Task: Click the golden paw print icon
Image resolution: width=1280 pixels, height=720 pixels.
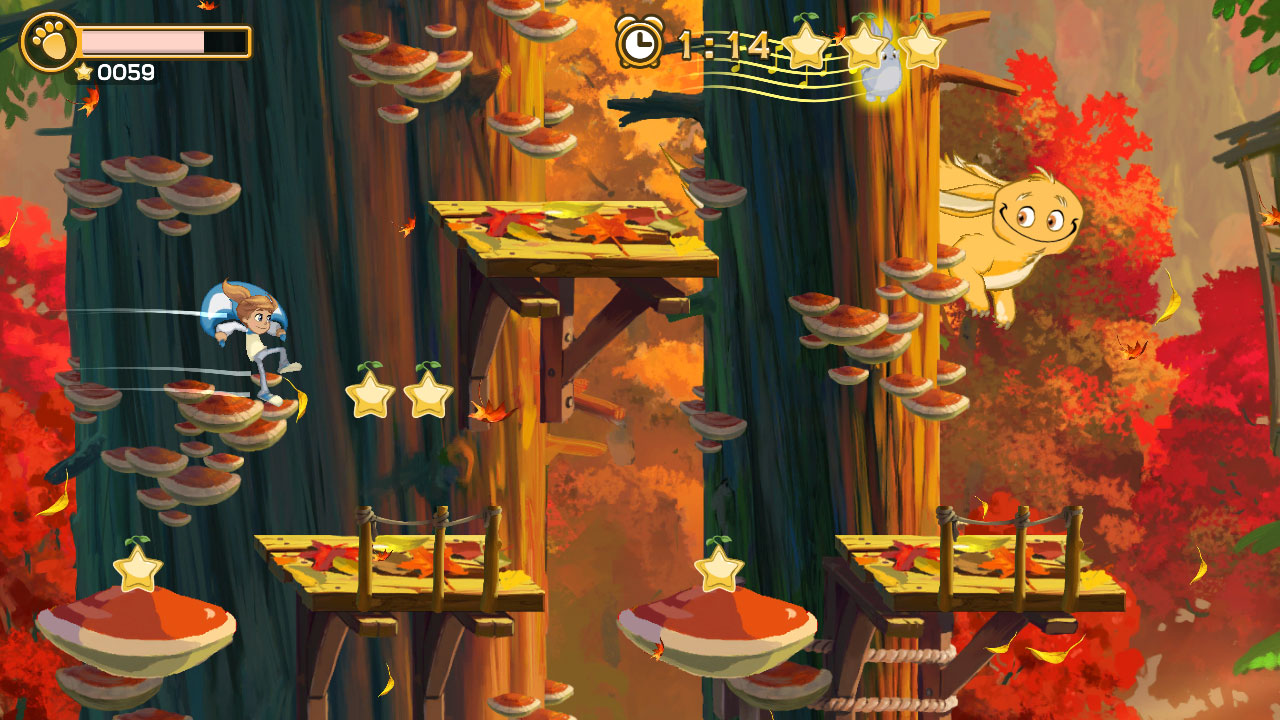Action: 50,42
